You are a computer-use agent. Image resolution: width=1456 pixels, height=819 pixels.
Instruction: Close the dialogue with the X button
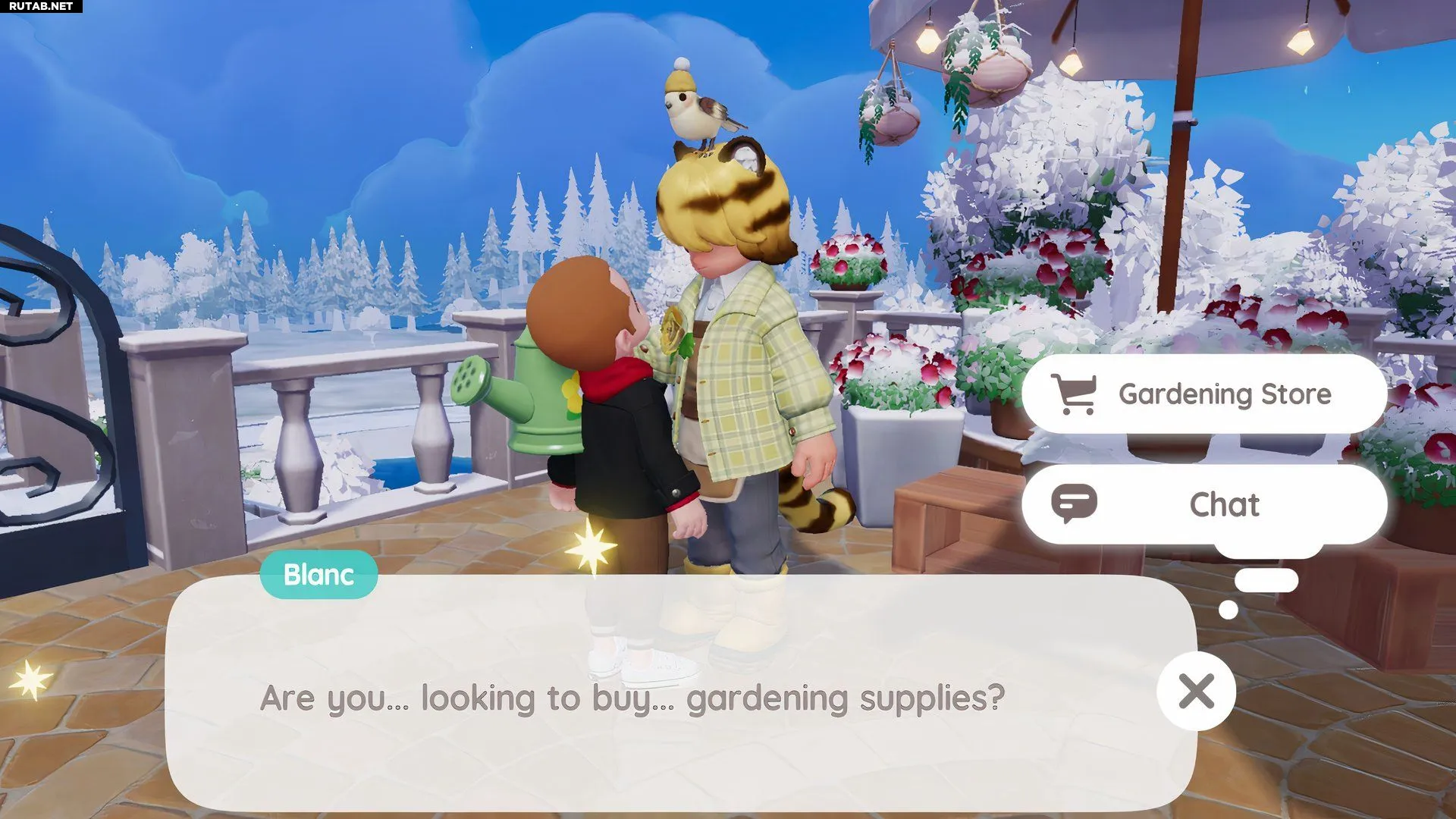coord(1196,691)
